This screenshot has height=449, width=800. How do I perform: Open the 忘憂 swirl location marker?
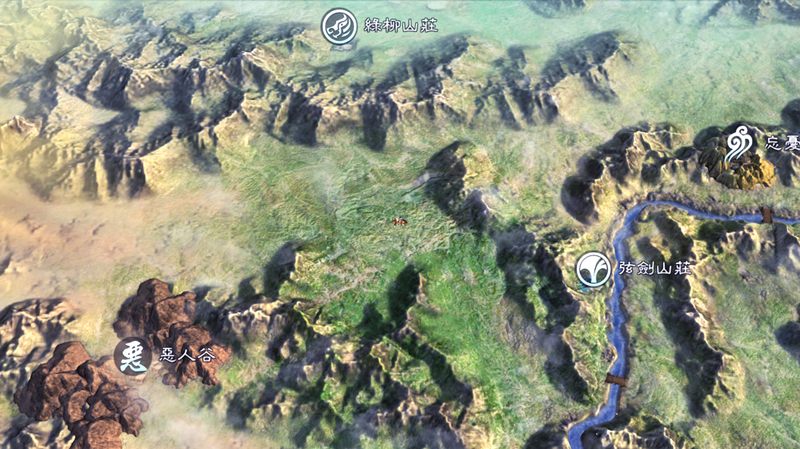[x=741, y=143]
